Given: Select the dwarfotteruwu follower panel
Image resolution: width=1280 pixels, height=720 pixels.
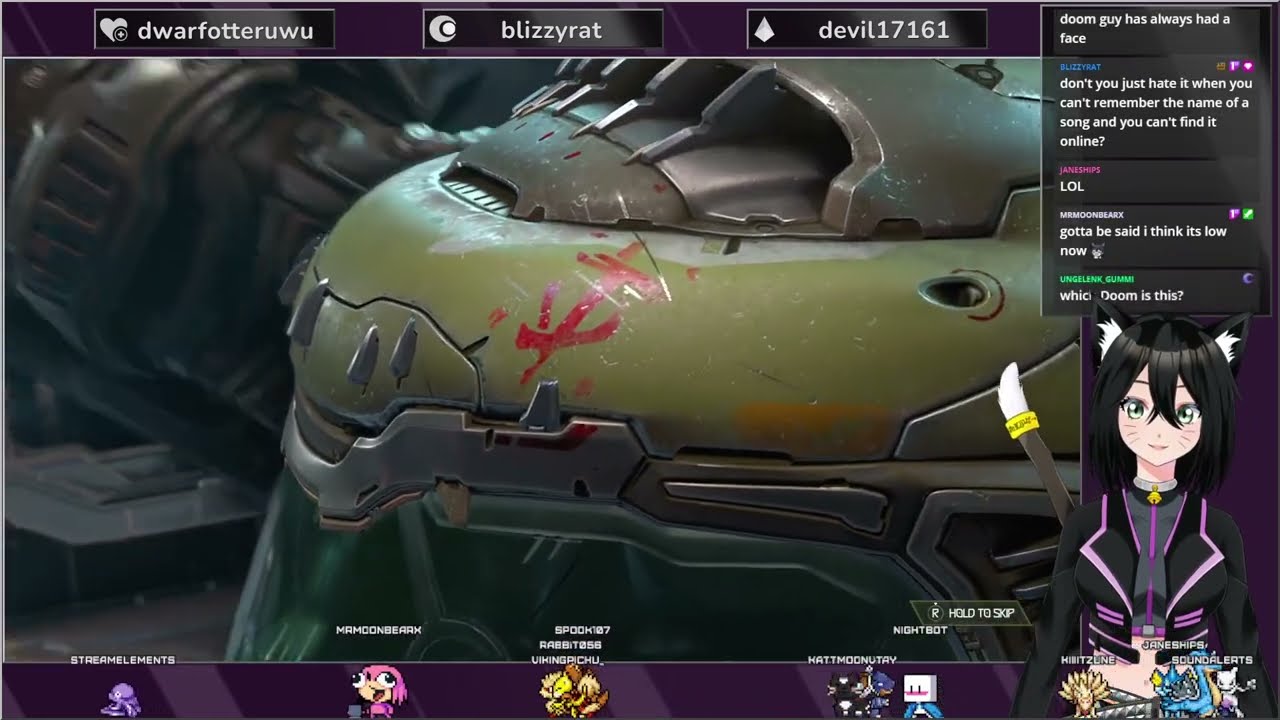Looking at the screenshot, I should pos(214,30).
